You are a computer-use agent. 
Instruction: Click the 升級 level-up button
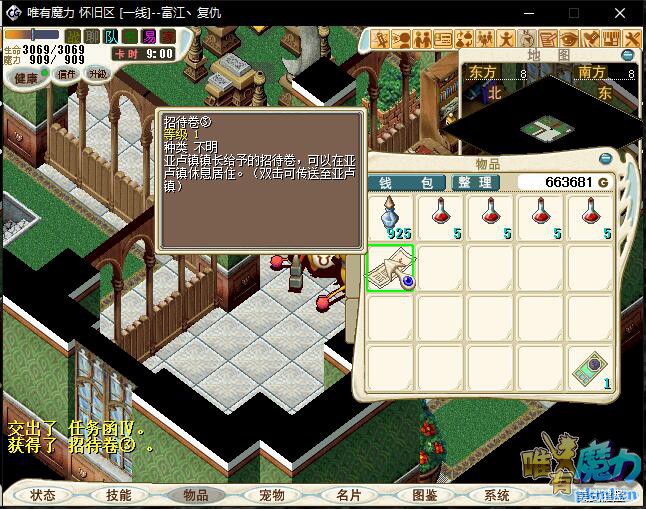[x=97, y=74]
